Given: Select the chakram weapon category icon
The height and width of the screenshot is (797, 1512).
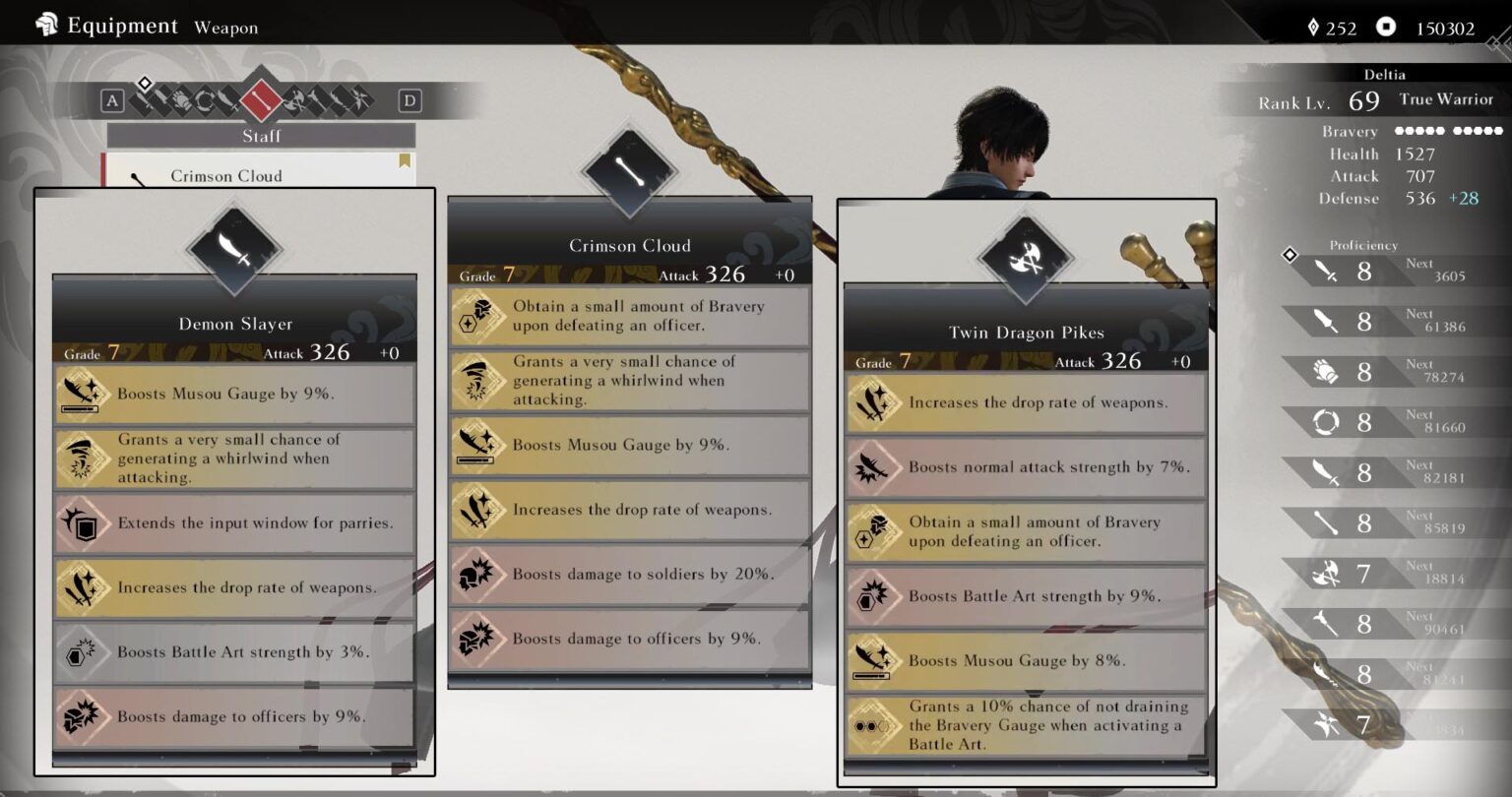Looking at the screenshot, I should (207, 100).
